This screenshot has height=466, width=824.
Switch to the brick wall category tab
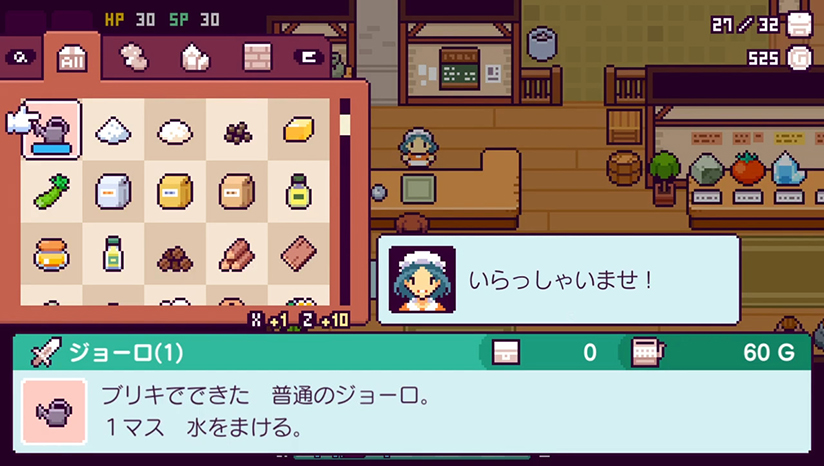pyautogui.click(x=256, y=59)
